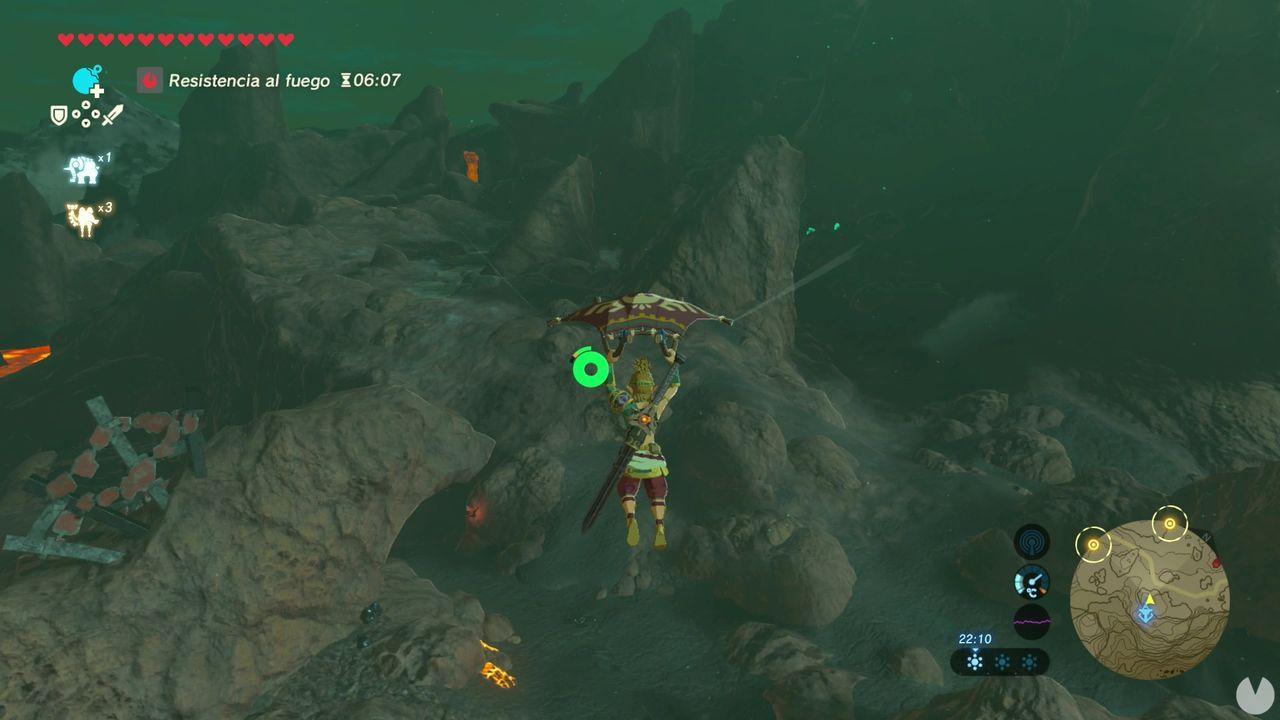Click the shield icon next to the d-pad
1280x720 pixels.
click(60, 116)
